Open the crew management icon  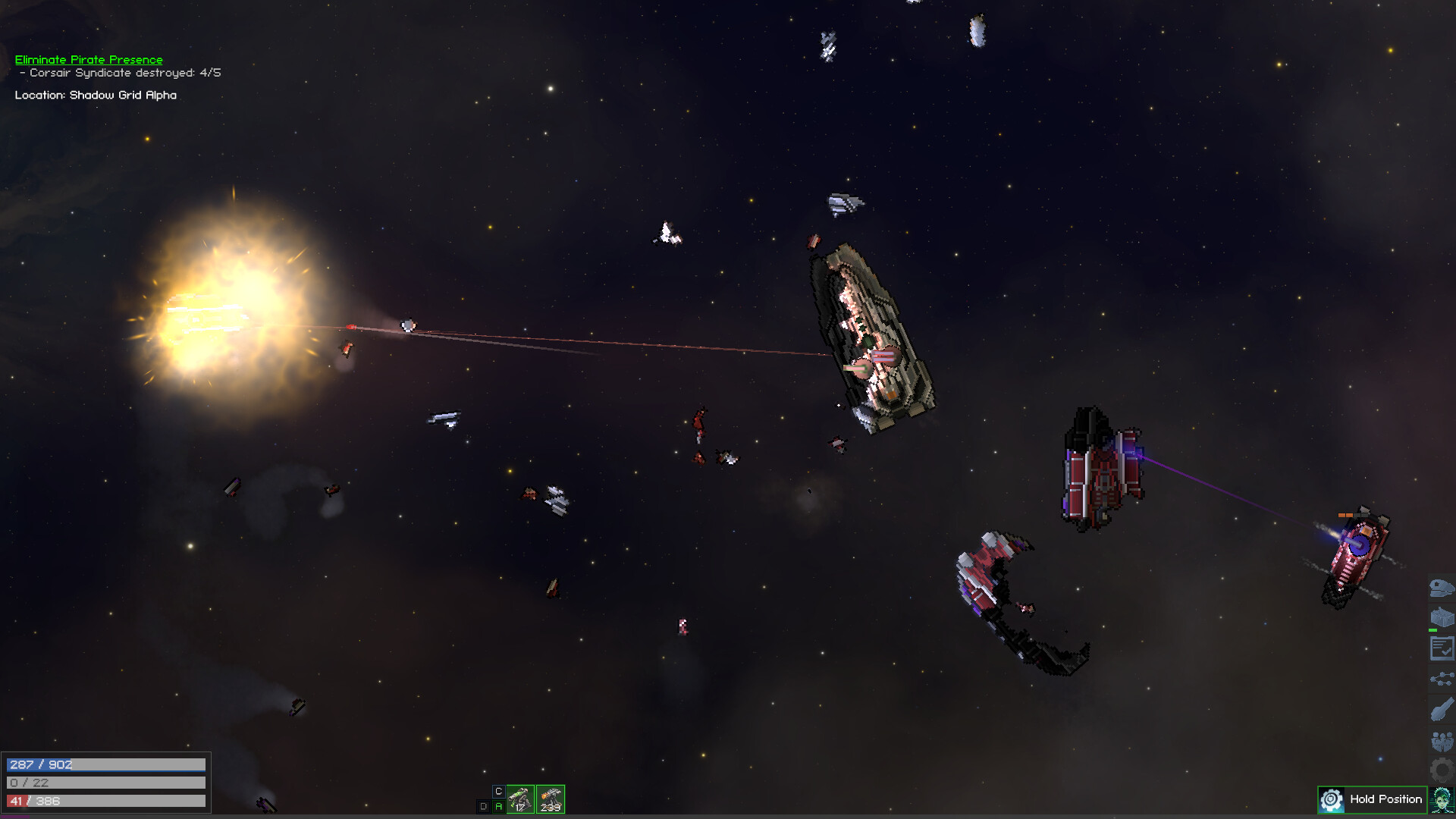[1442, 739]
